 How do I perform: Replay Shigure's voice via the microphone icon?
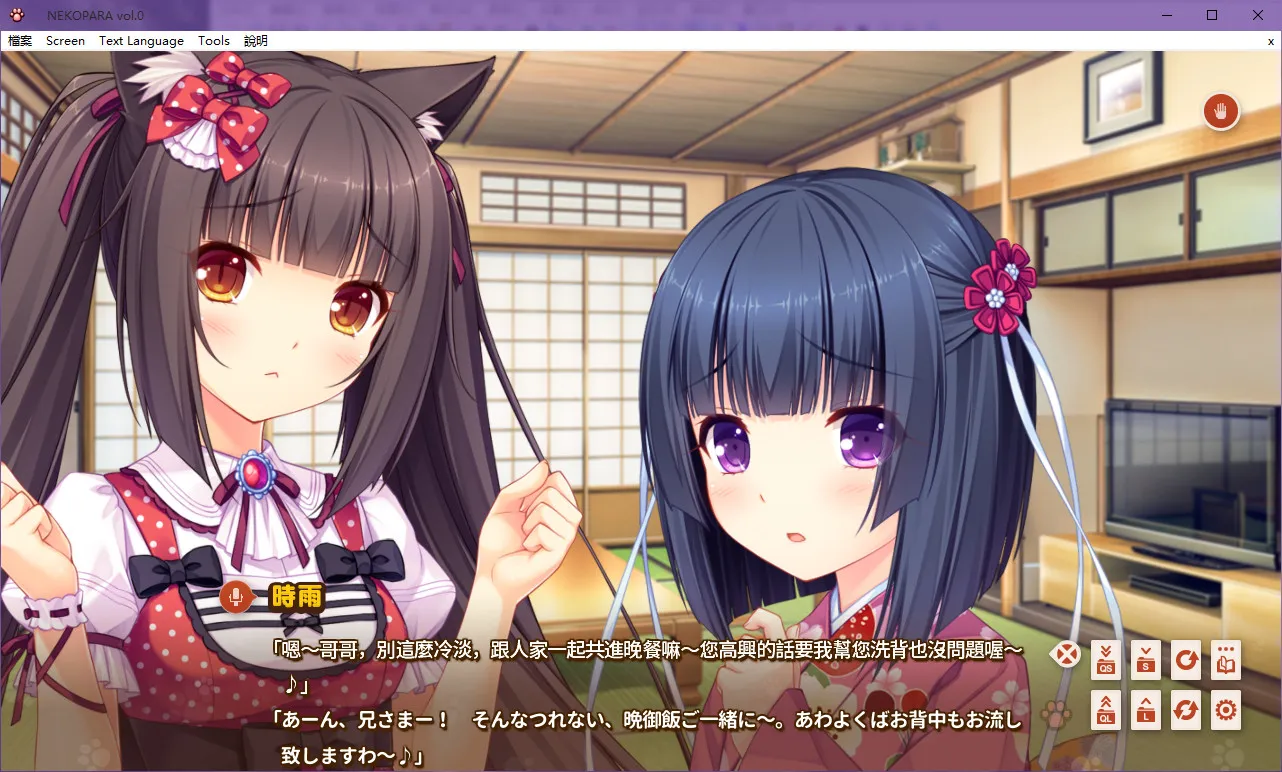pos(236,597)
